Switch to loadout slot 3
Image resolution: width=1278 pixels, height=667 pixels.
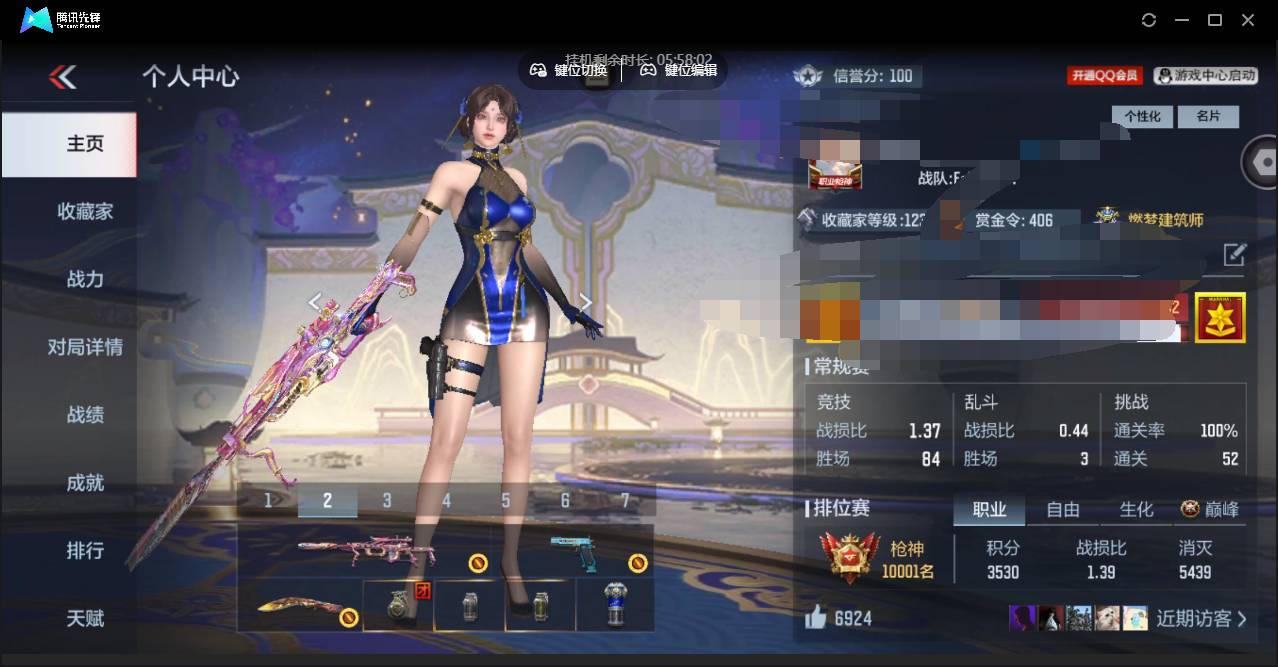click(x=387, y=500)
